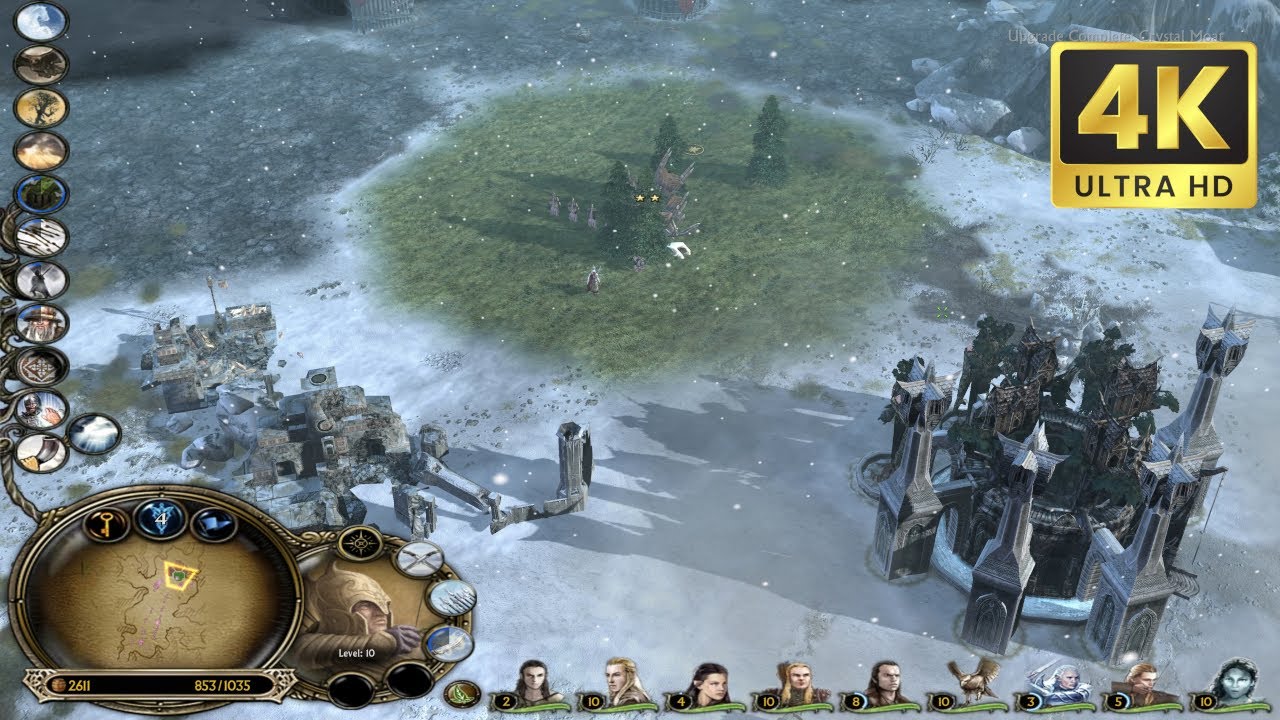Image resolution: width=1280 pixels, height=720 pixels.
Task: Activate the blue-ringed green land power
Action: [41, 194]
